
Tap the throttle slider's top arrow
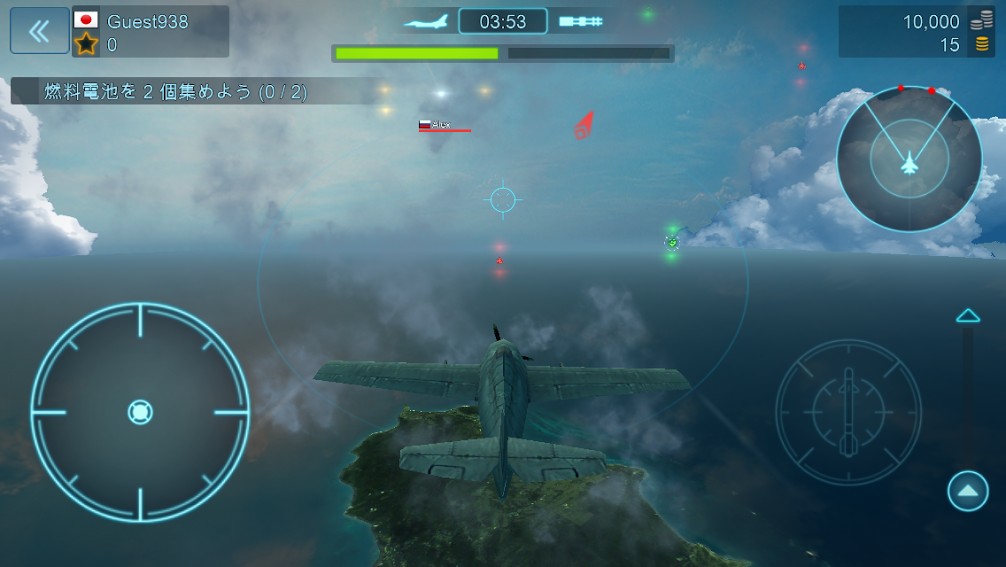point(967,316)
